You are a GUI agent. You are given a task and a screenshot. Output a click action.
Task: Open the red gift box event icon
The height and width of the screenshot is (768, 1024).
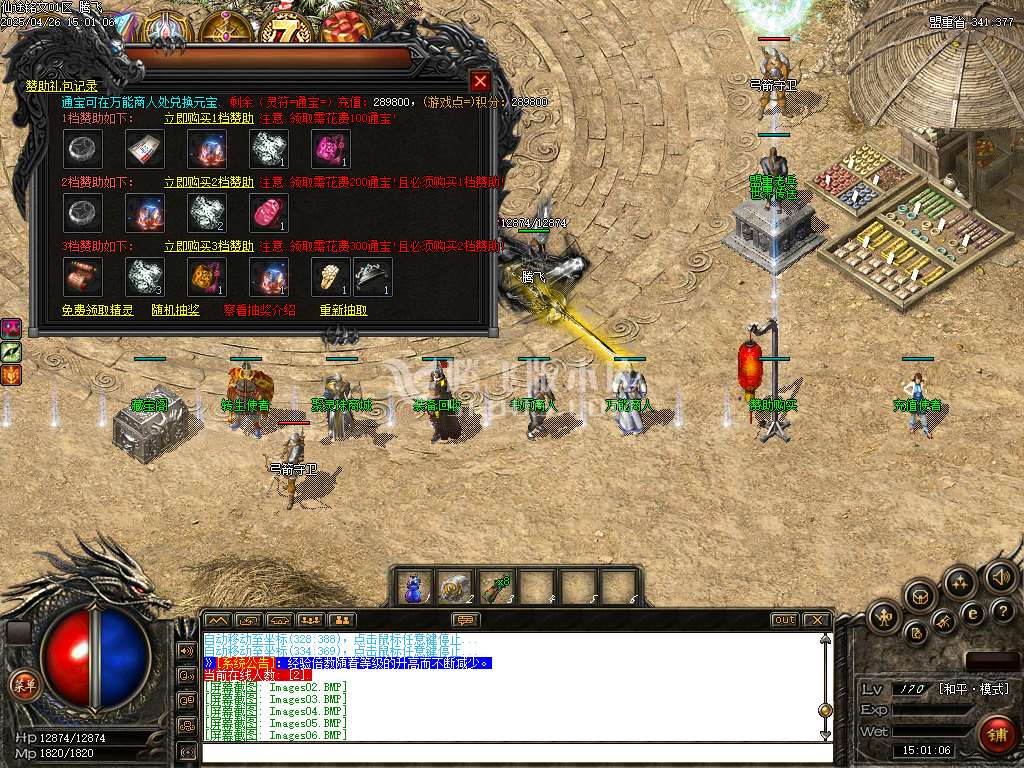click(345, 27)
